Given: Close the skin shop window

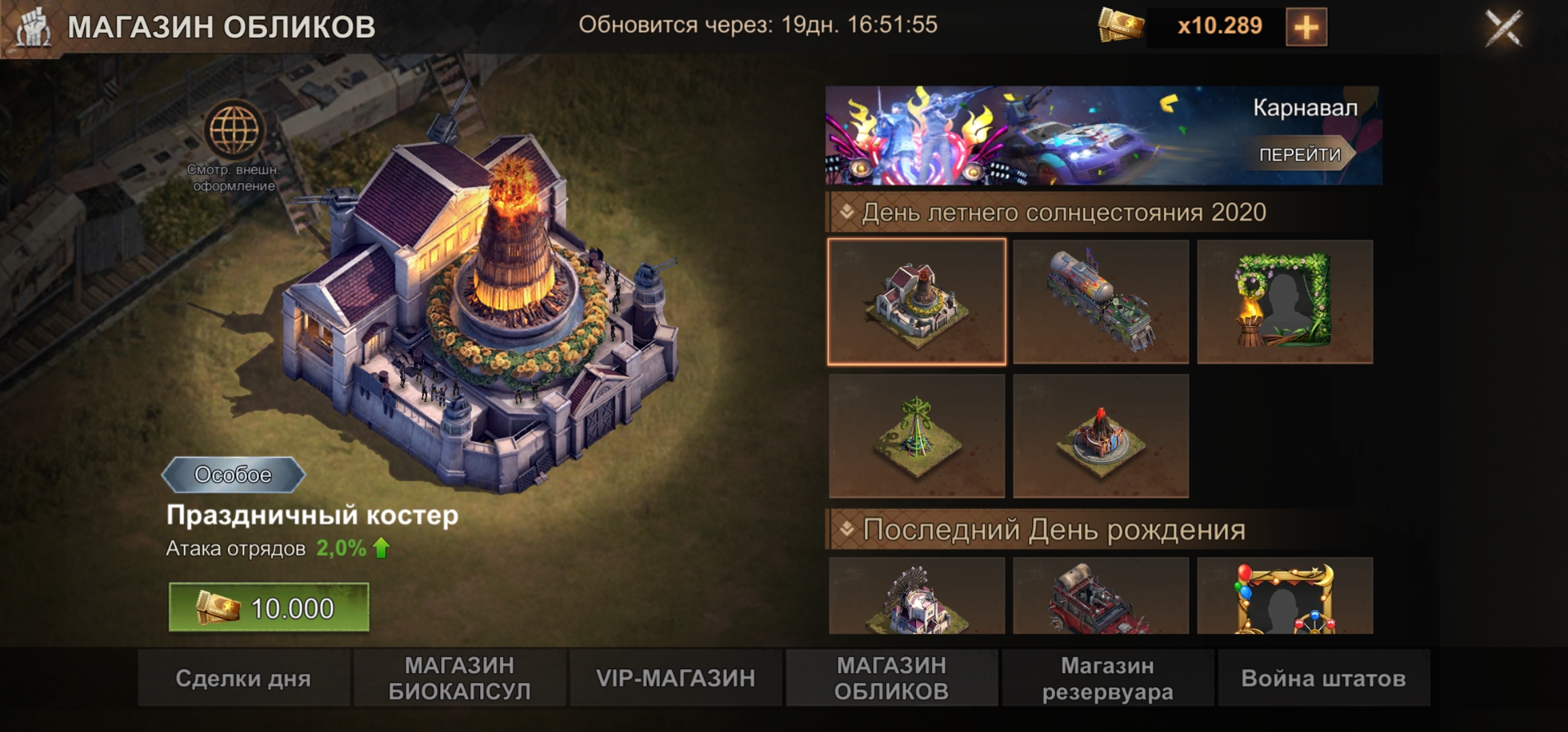Looking at the screenshot, I should [1504, 28].
